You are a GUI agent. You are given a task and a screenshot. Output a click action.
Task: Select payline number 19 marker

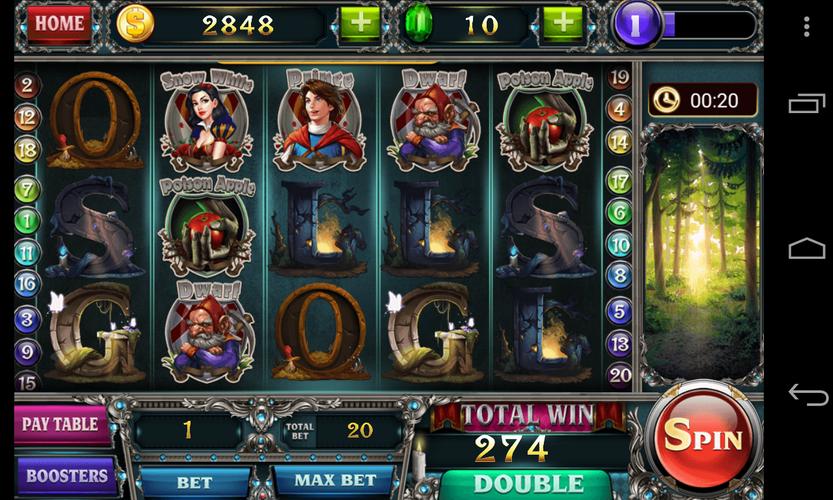coord(620,78)
